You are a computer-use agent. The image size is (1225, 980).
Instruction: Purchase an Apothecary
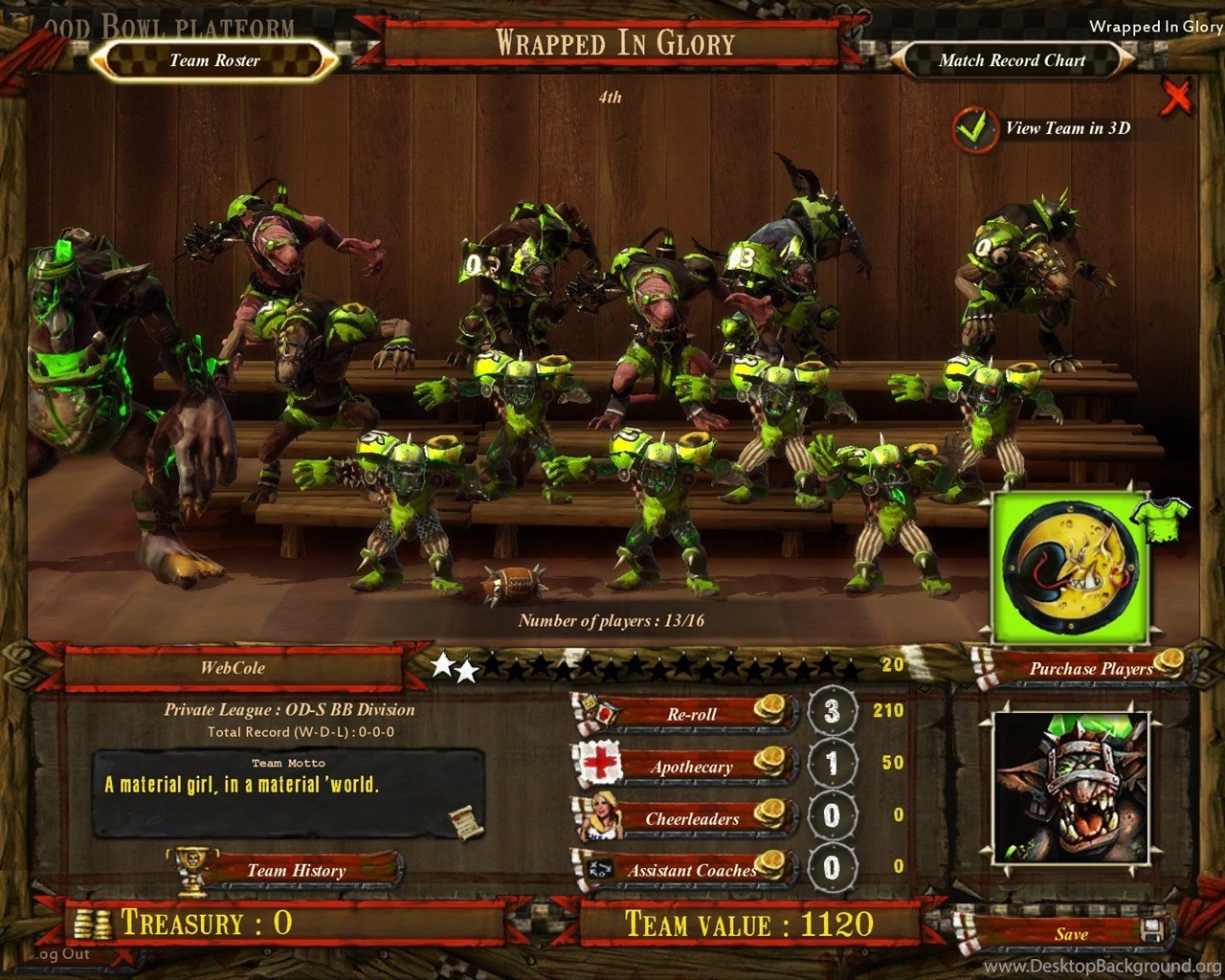691,767
